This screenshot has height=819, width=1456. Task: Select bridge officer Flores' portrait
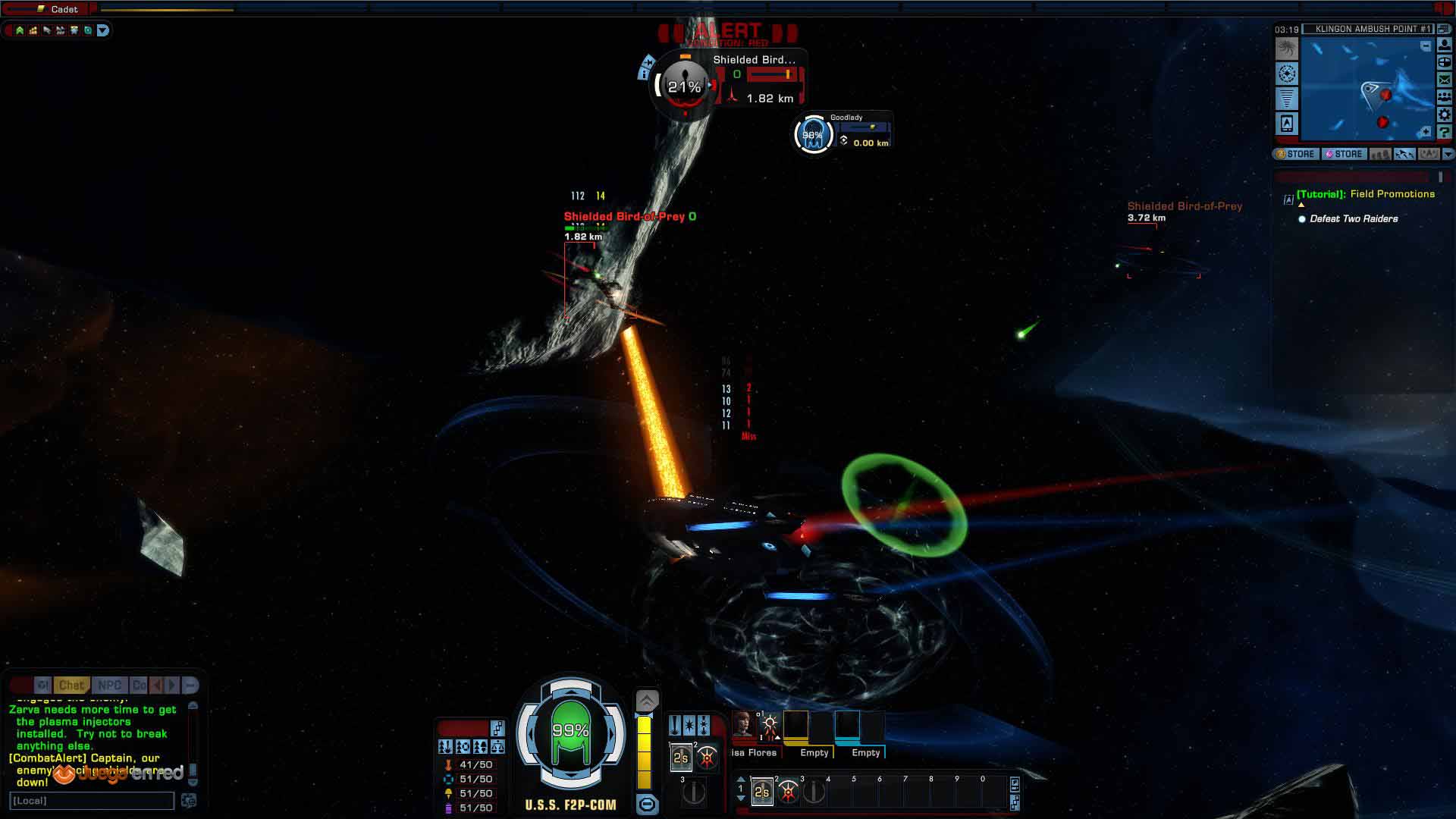[742, 724]
